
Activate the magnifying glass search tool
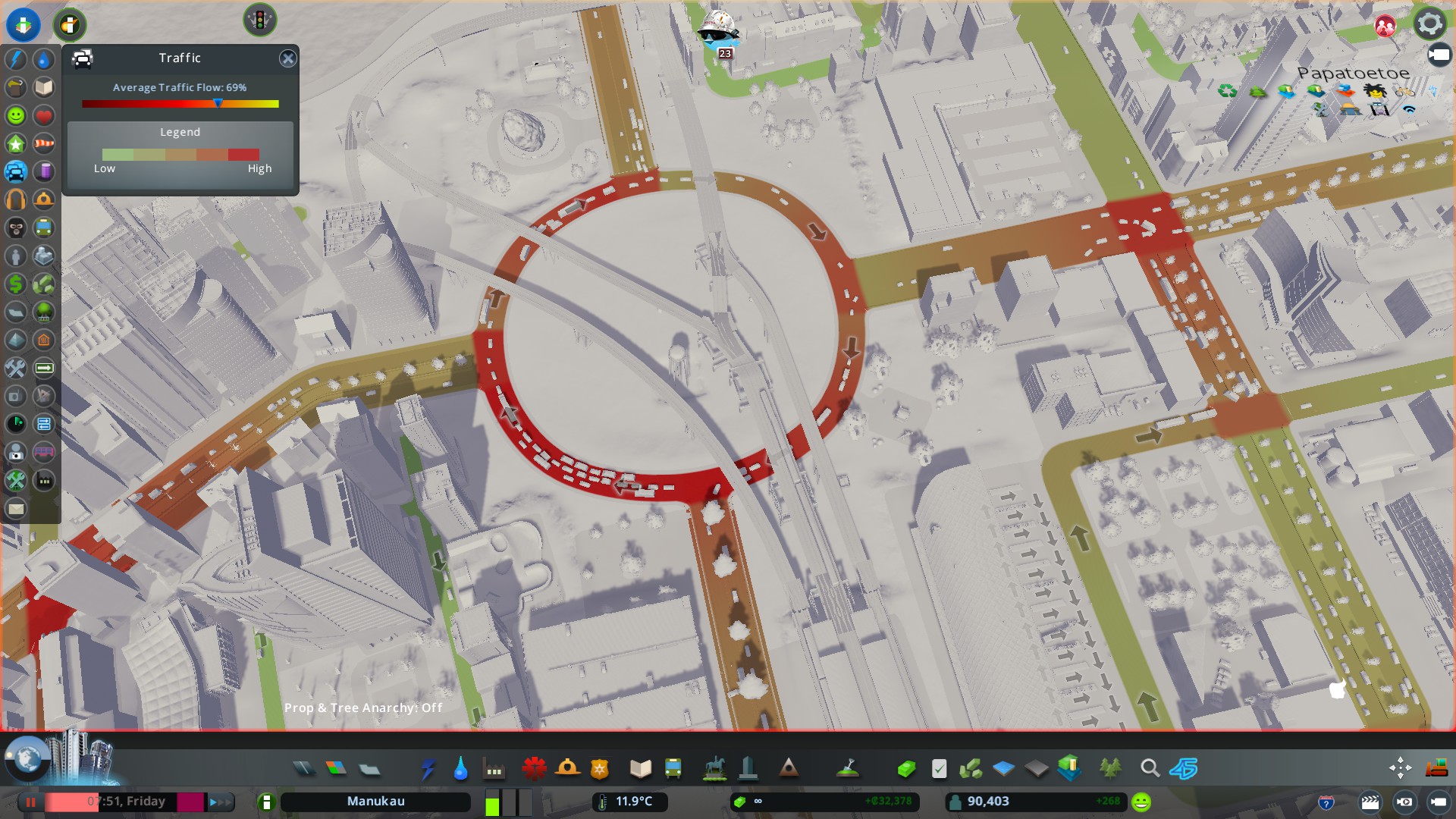1150,769
